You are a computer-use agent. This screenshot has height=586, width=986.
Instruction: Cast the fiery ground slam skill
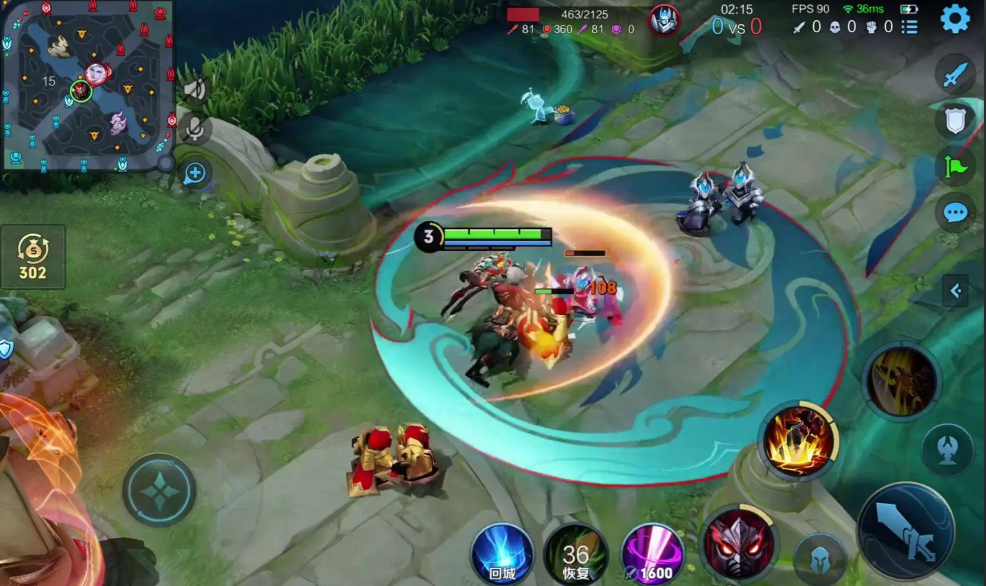pos(798,440)
